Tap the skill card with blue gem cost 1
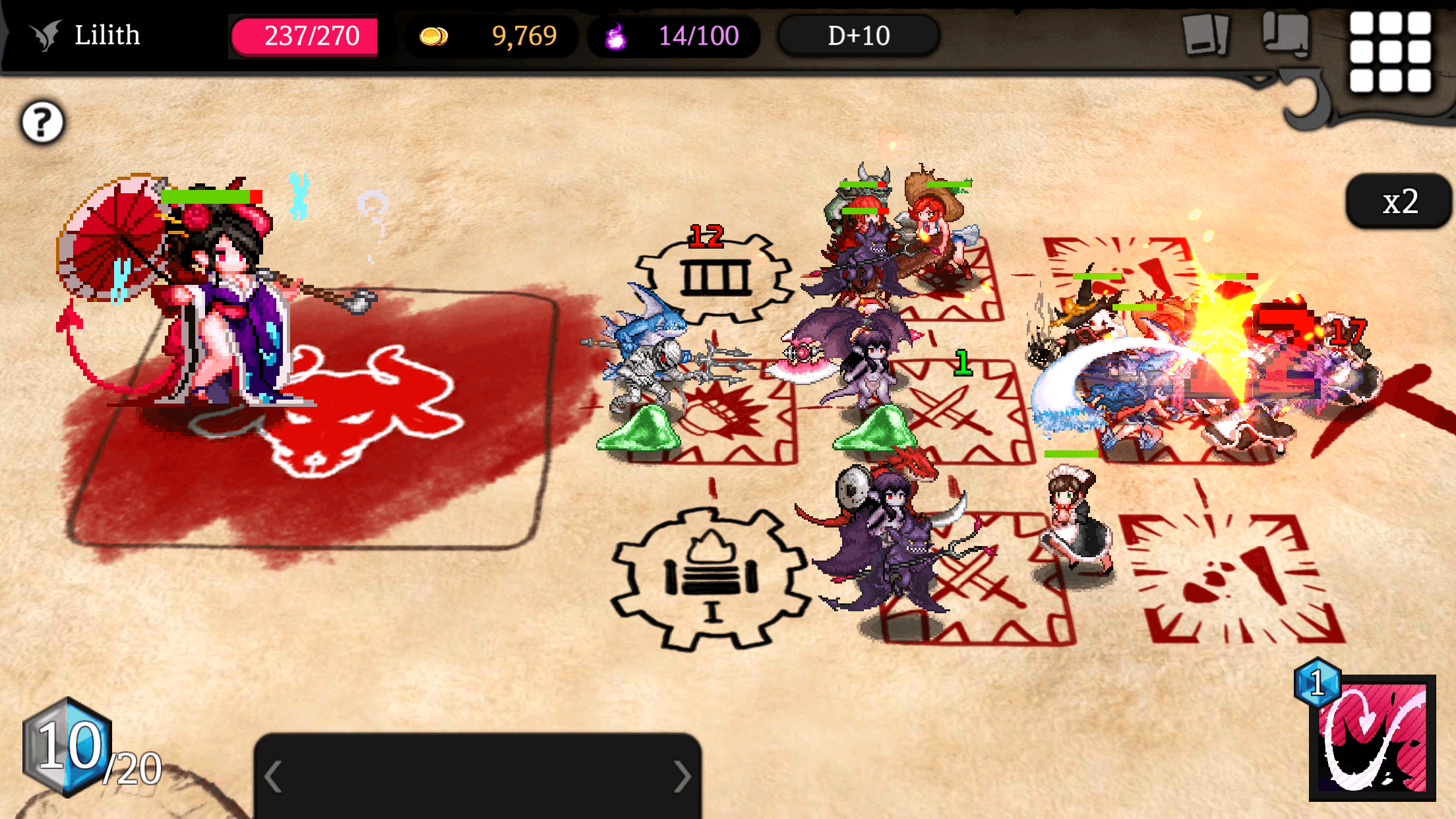Image resolution: width=1456 pixels, height=819 pixels. (x=1378, y=748)
